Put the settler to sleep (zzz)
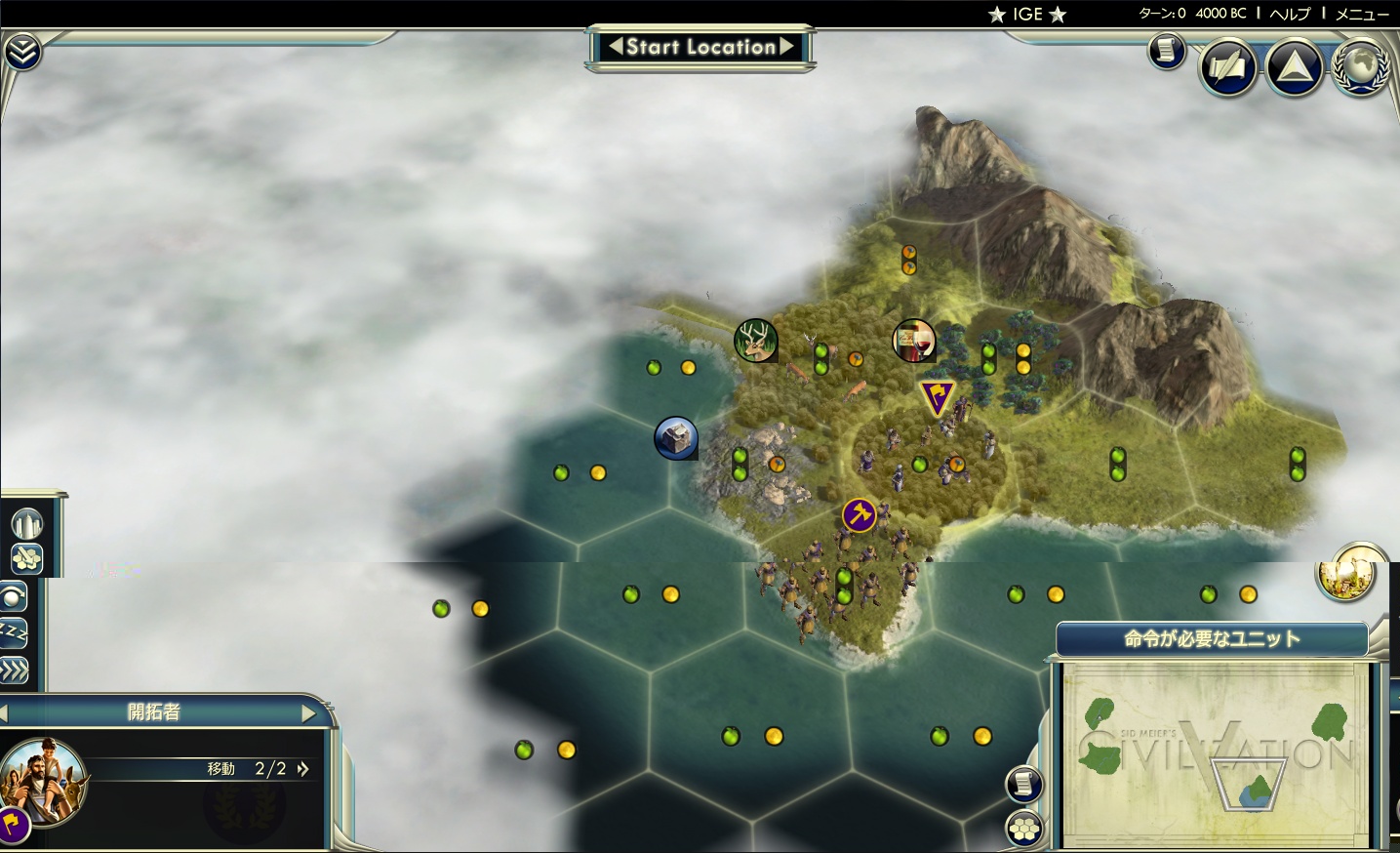This screenshot has width=1400, height=853. [14, 633]
